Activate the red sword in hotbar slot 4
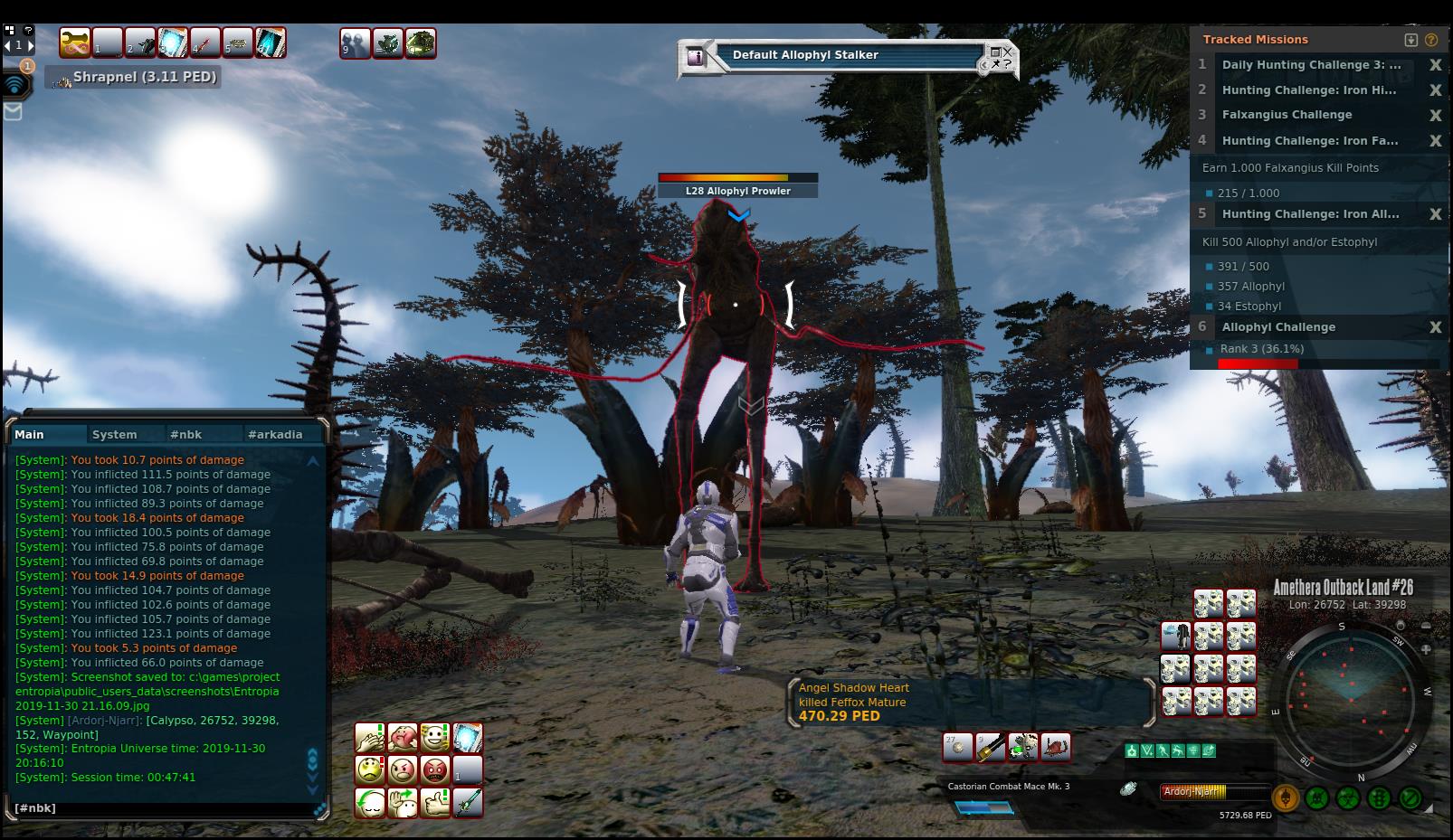The image size is (1453, 840). coord(205,42)
